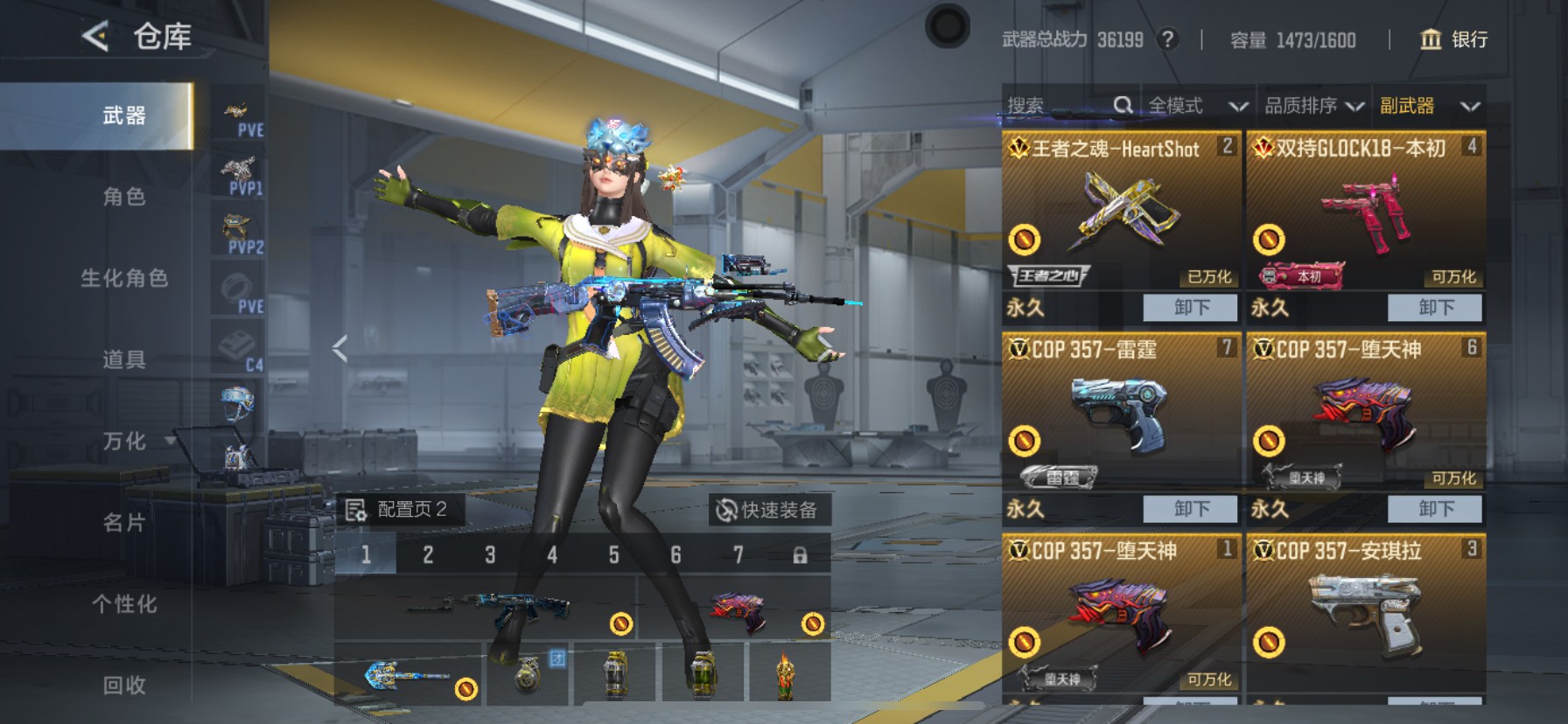Open the 银行 bank

click(x=1453, y=39)
